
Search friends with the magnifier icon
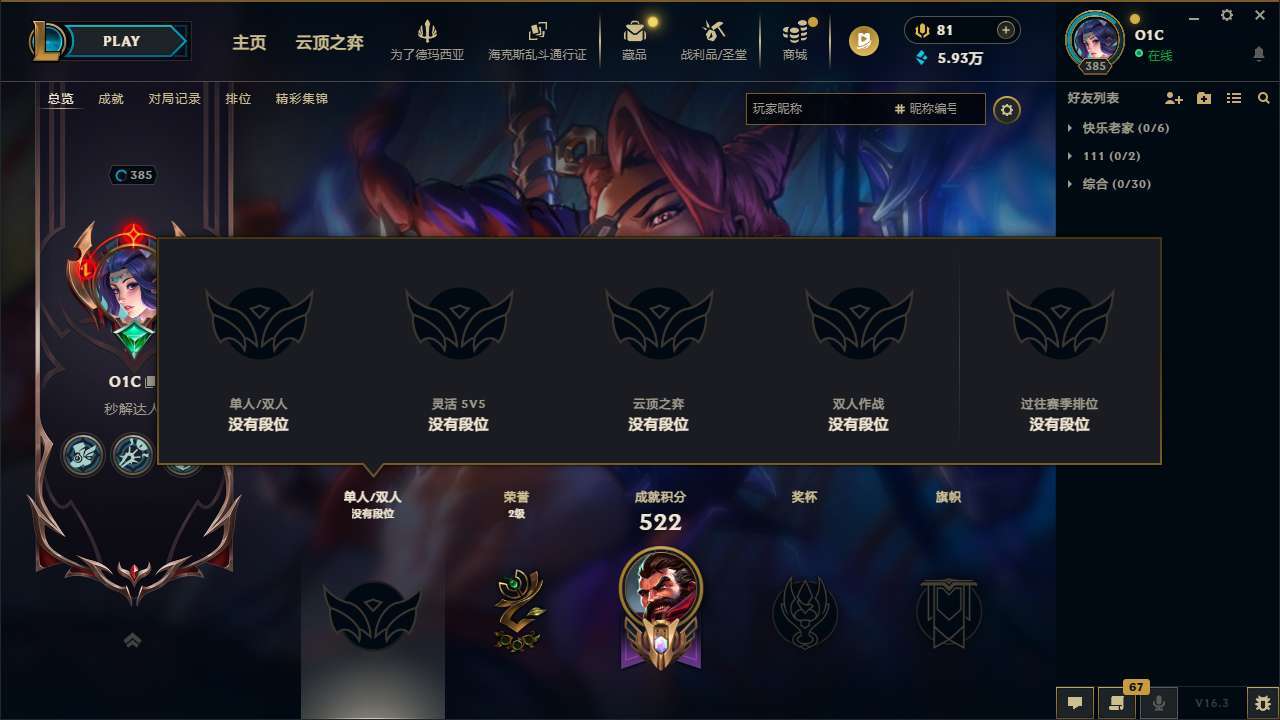click(1263, 98)
